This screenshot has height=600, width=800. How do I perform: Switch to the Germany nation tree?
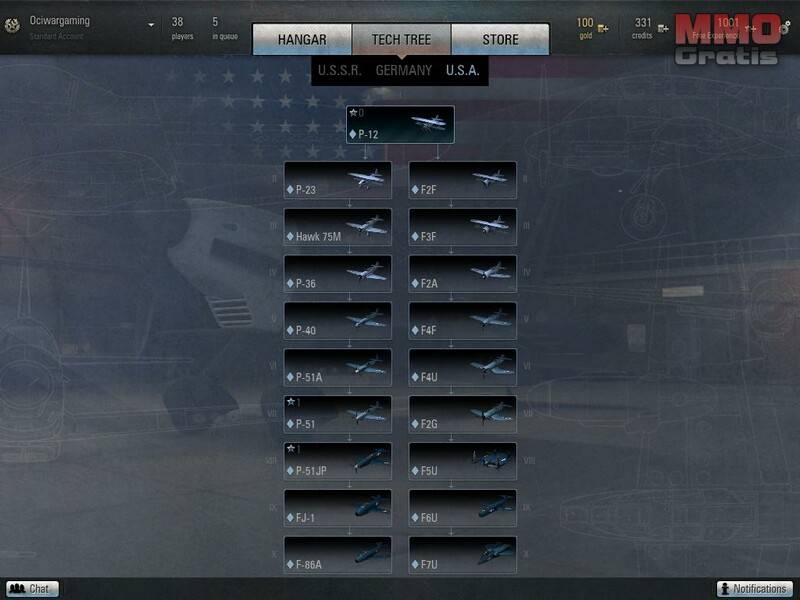click(404, 70)
